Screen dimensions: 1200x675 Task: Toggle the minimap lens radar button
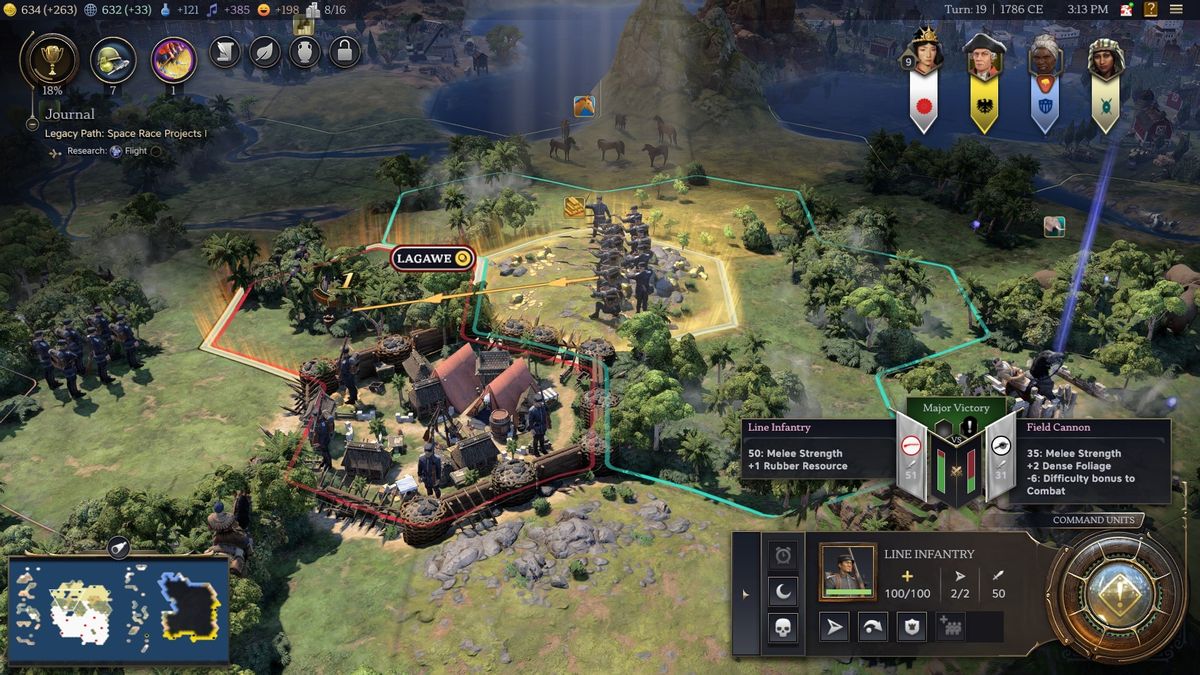(118, 546)
